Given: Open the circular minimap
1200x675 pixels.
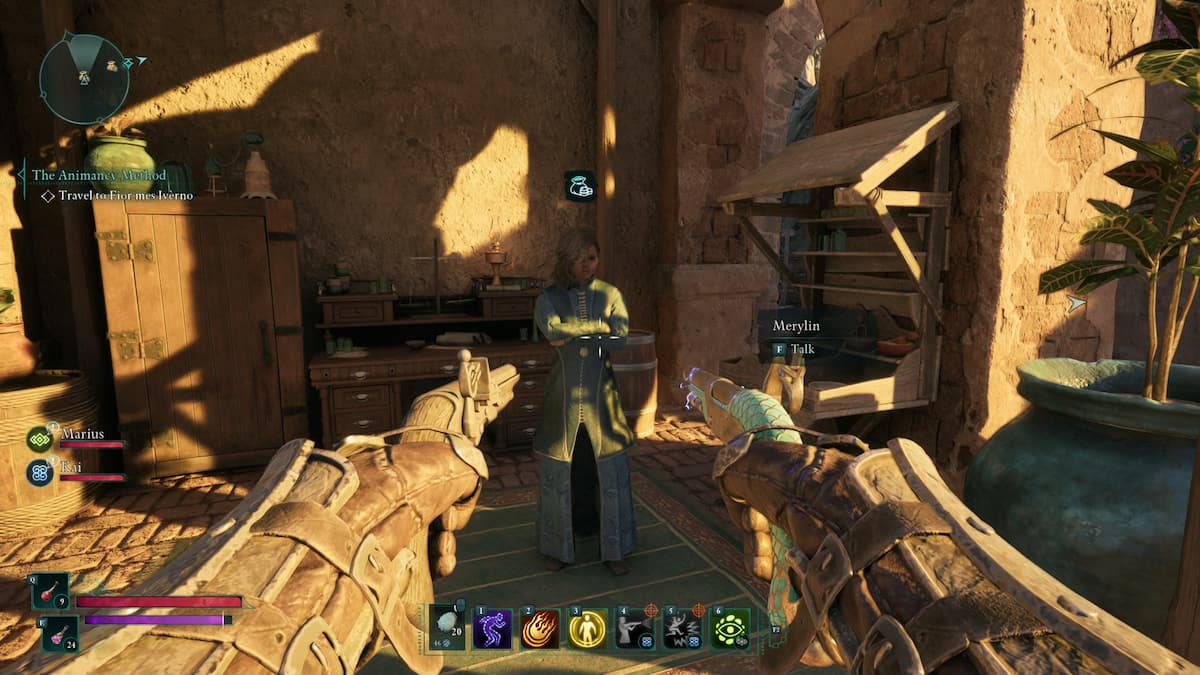Looking at the screenshot, I should [84, 78].
